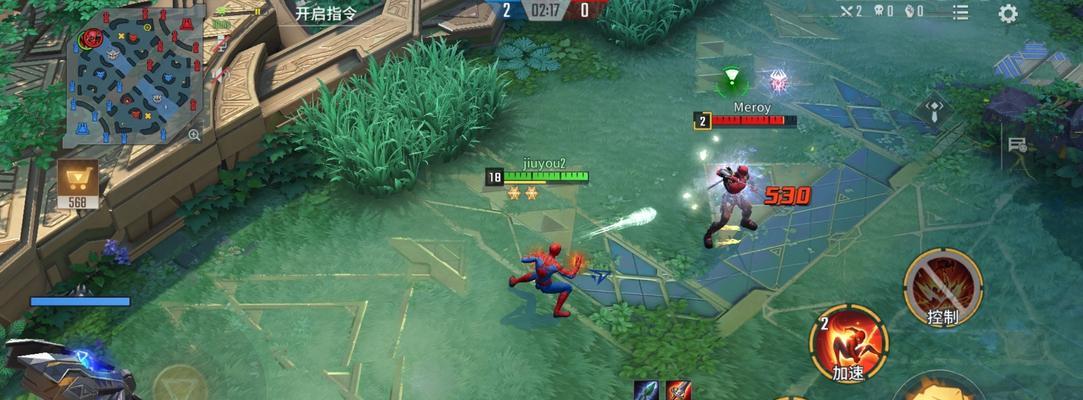Activate the 加速 speed-up skill
1083x400 pixels.
pyautogui.click(x=848, y=340)
